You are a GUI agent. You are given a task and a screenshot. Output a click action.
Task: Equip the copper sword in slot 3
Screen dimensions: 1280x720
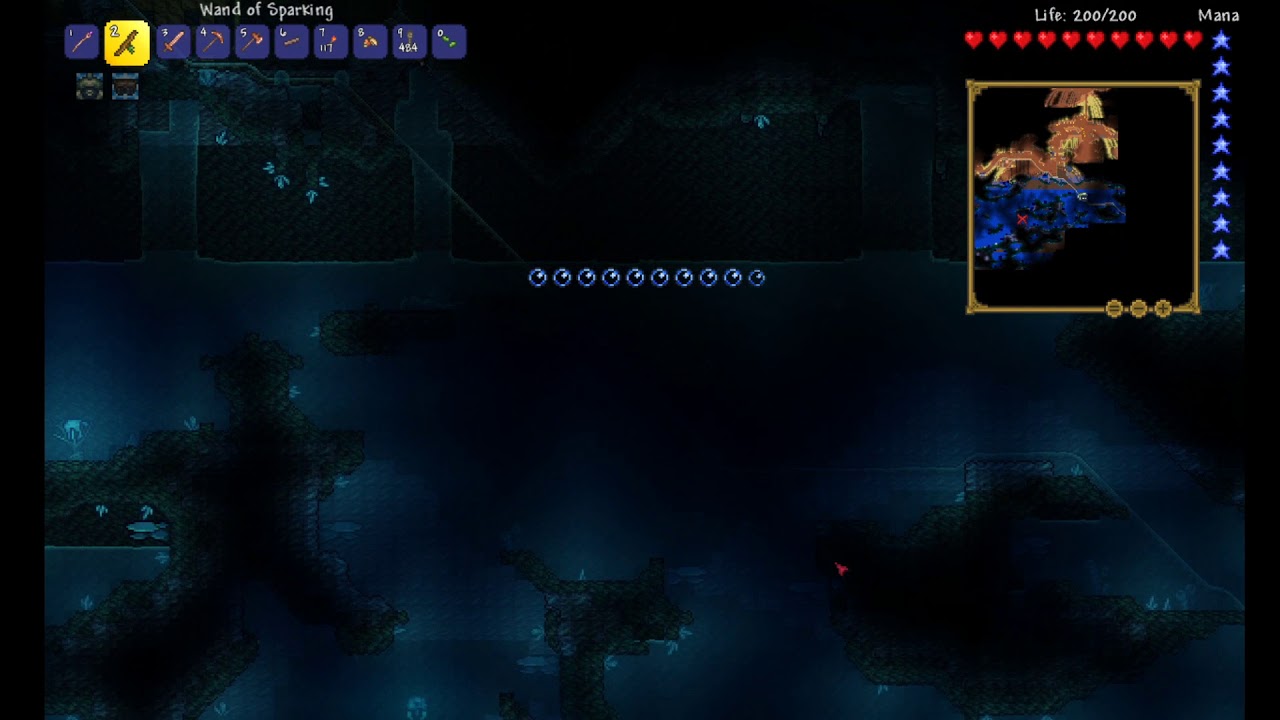tap(173, 42)
